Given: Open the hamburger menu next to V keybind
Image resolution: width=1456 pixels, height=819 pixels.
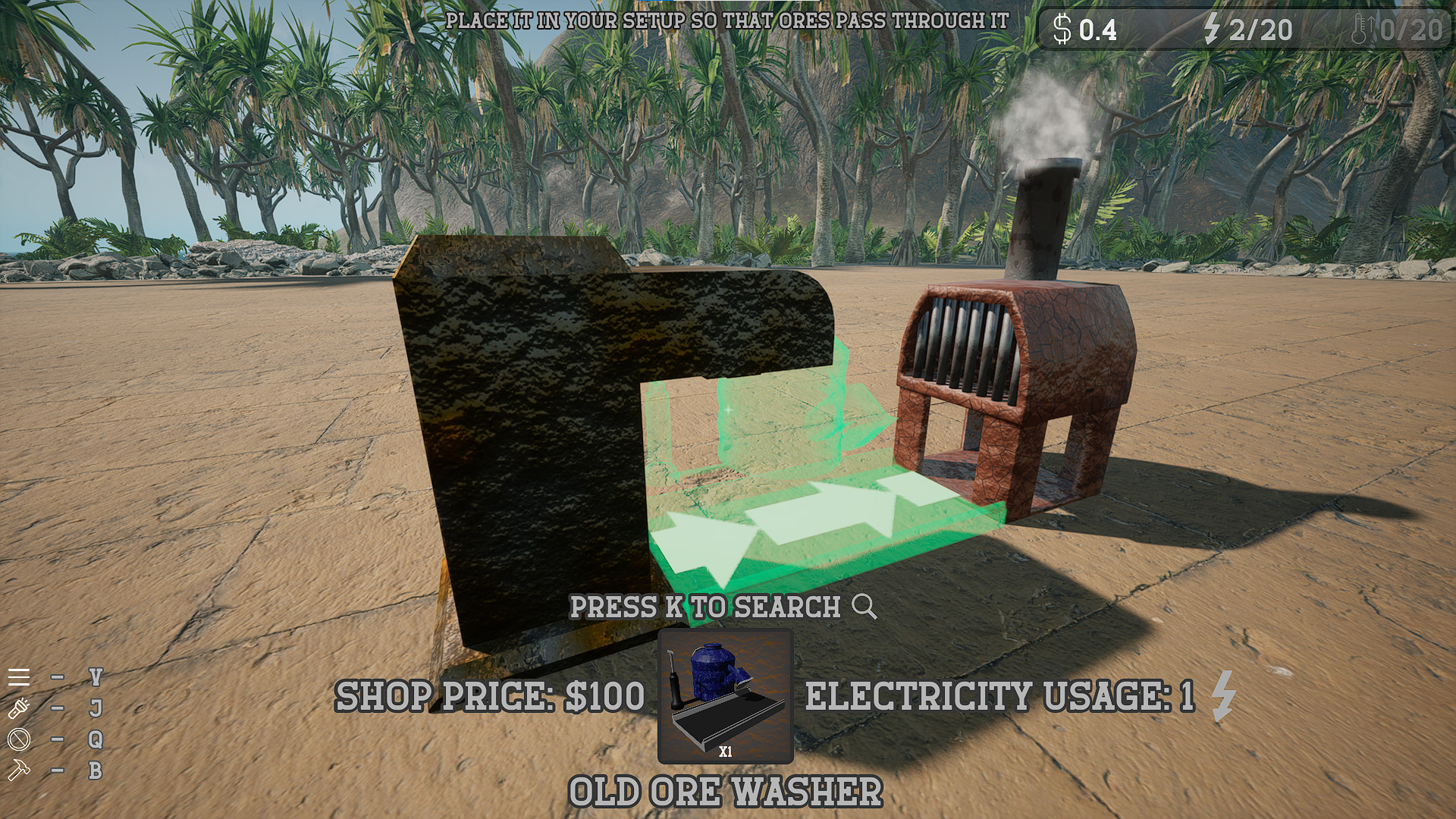Looking at the screenshot, I should click(18, 676).
